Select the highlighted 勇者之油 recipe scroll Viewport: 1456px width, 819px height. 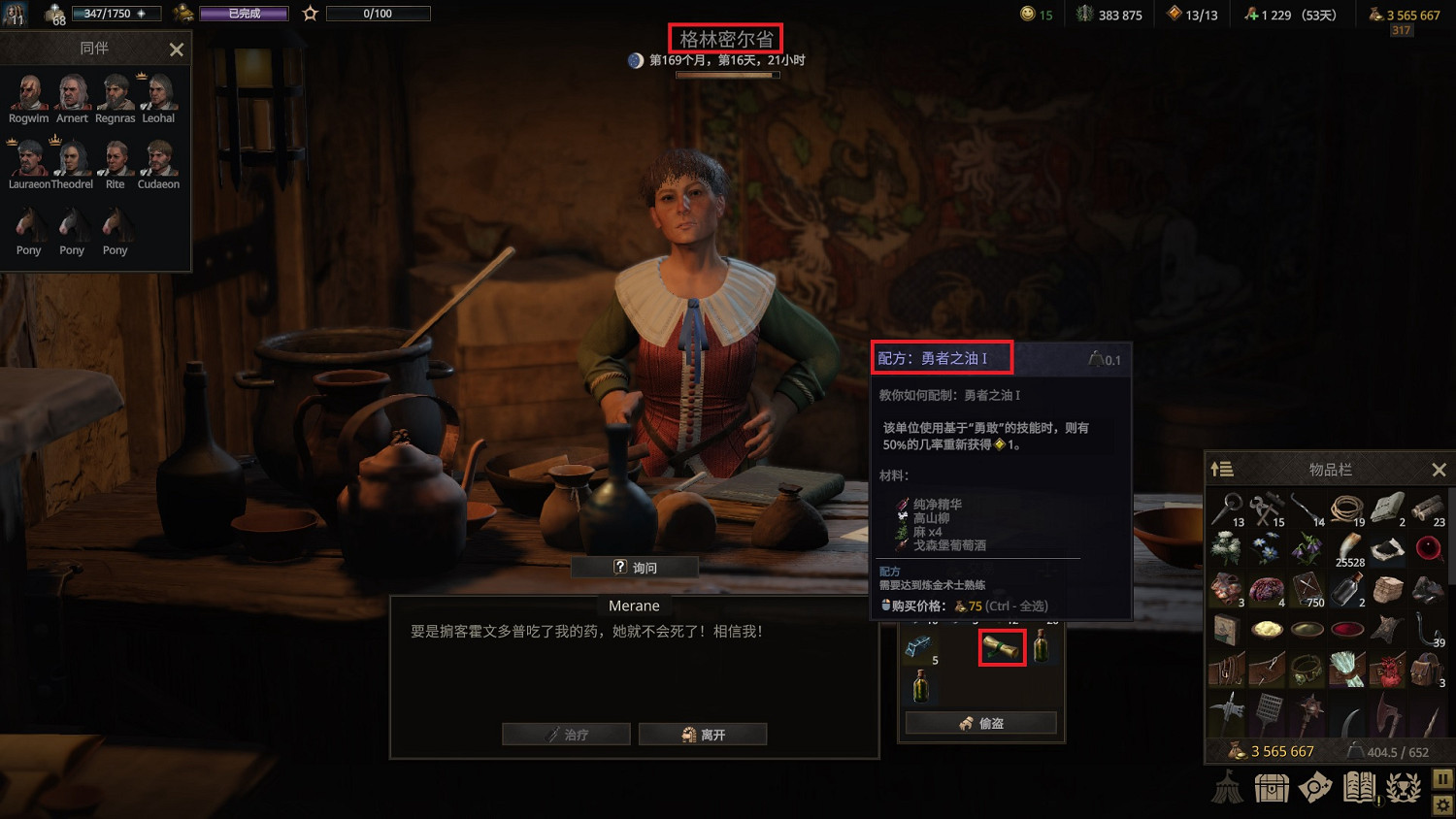[1002, 647]
